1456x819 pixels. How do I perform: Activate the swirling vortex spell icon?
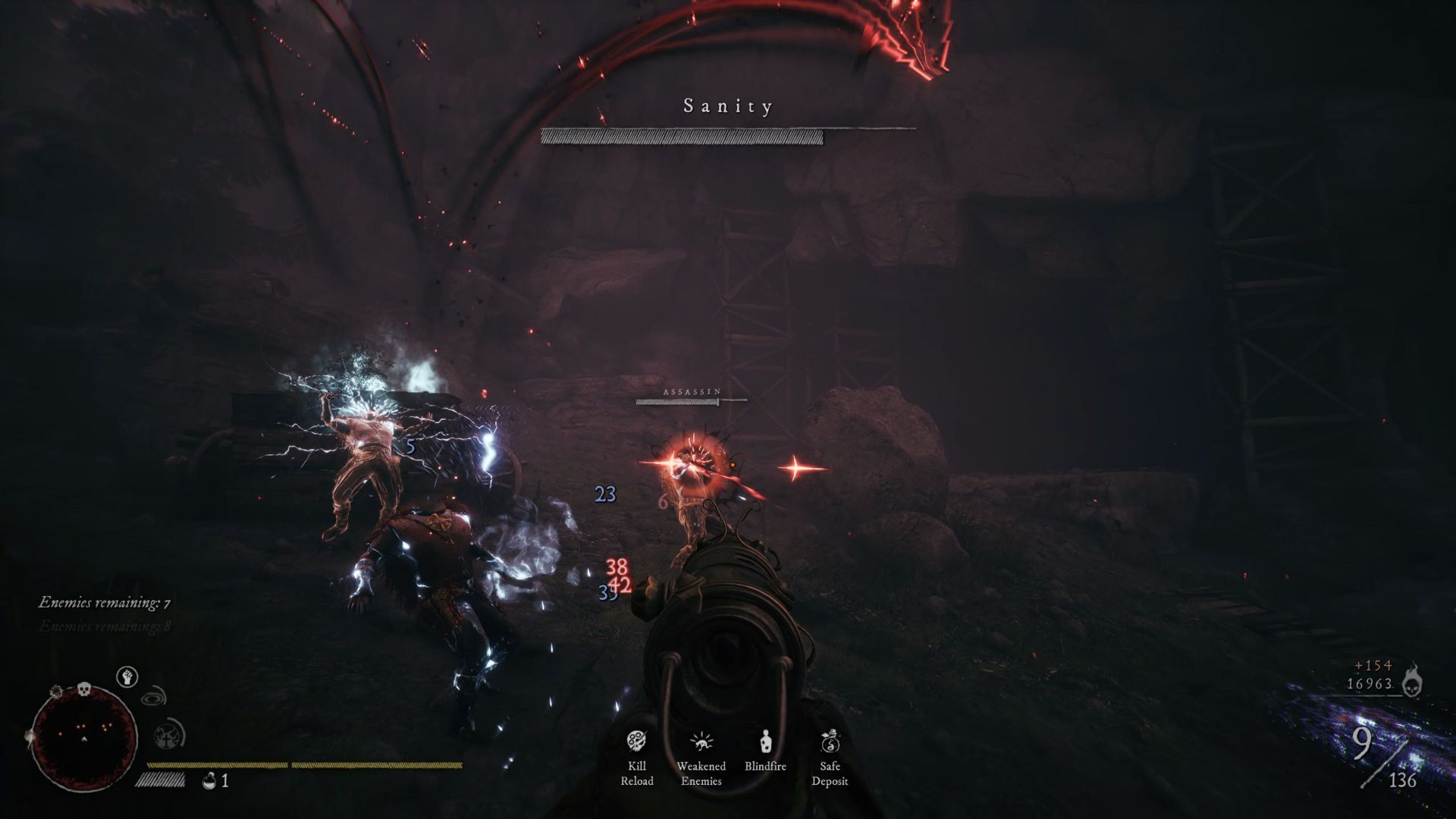[x=155, y=695]
